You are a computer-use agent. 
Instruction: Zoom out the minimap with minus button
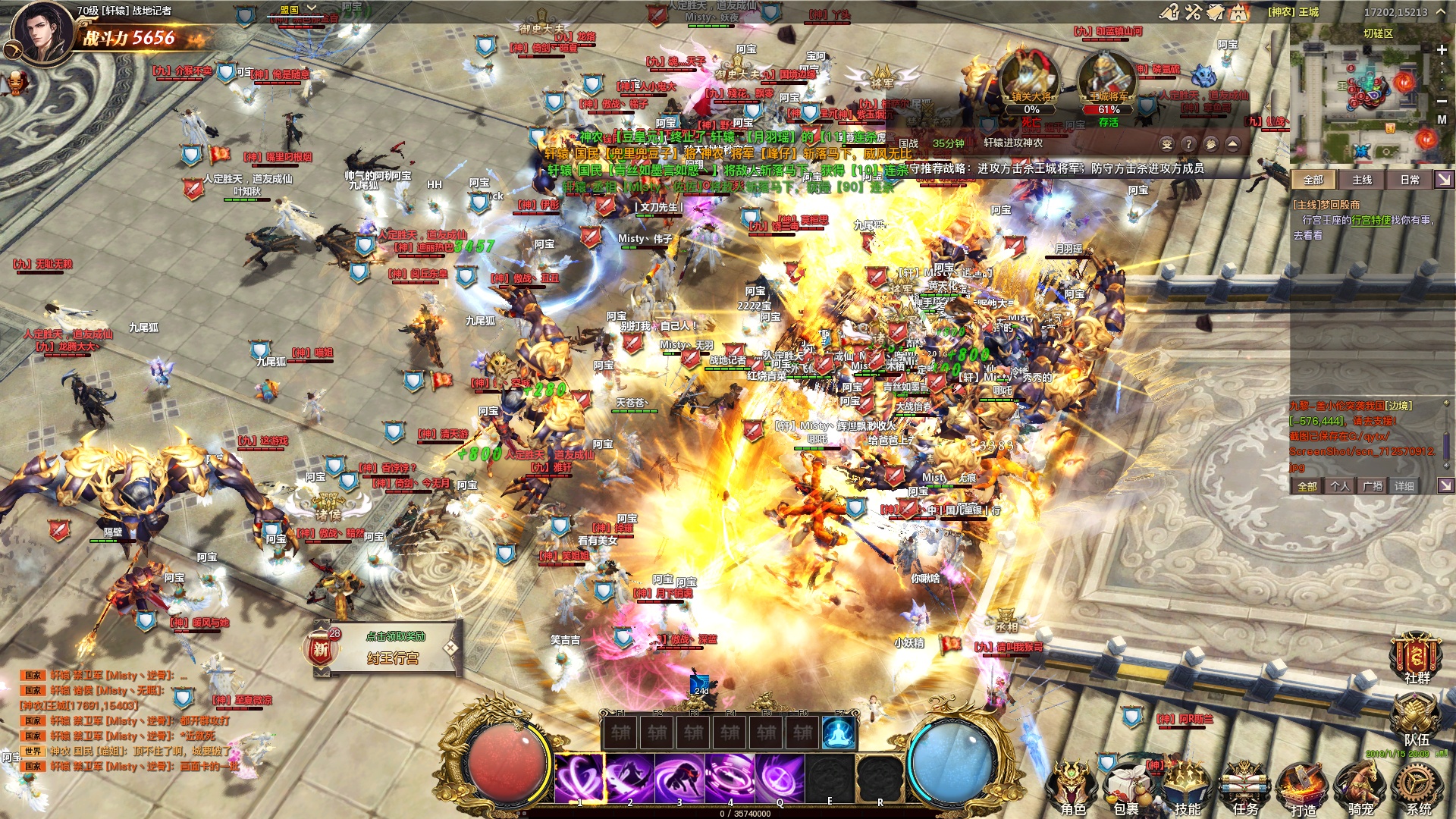tap(1442, 101)
